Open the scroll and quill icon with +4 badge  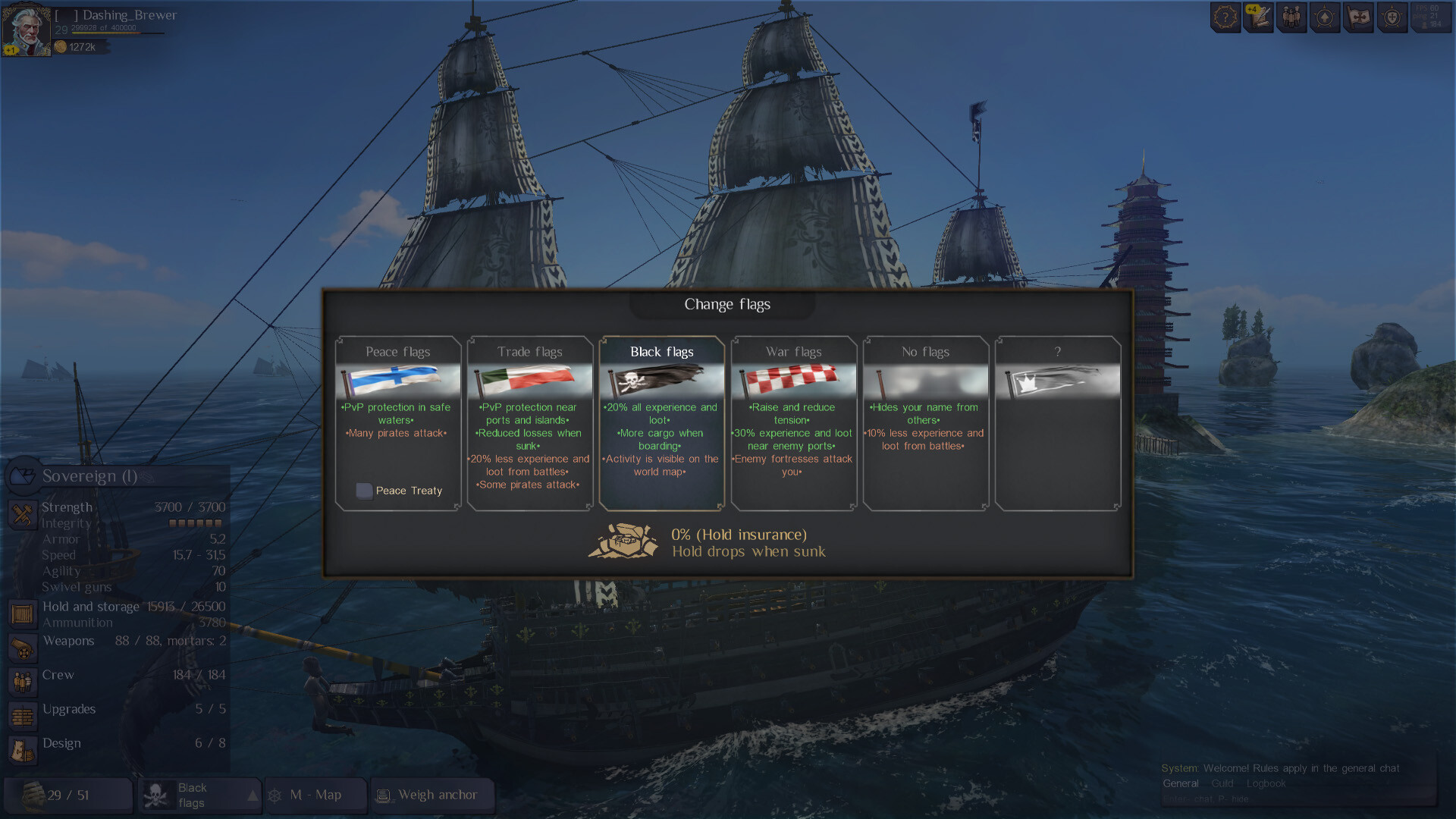click(x=1258, y=17)
